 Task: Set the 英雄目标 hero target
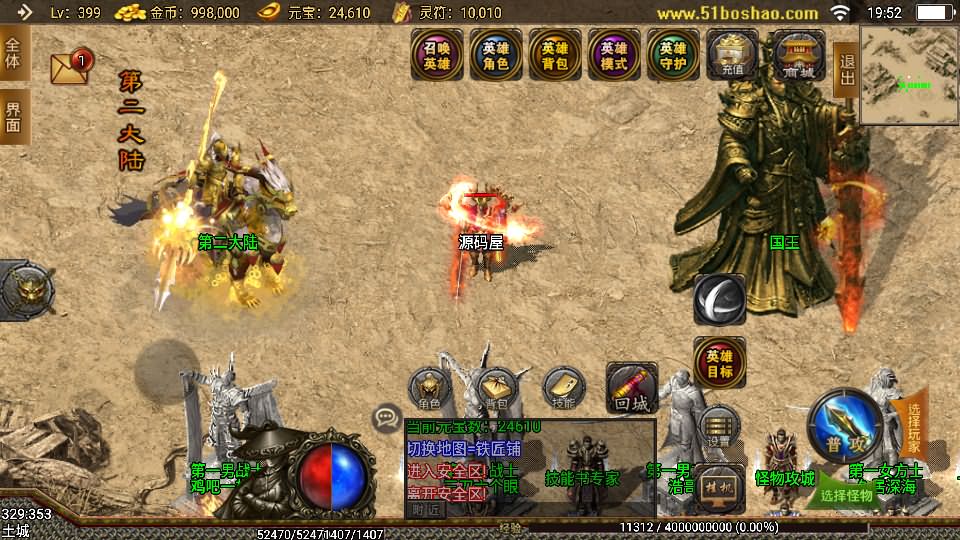tap(719, 363)
